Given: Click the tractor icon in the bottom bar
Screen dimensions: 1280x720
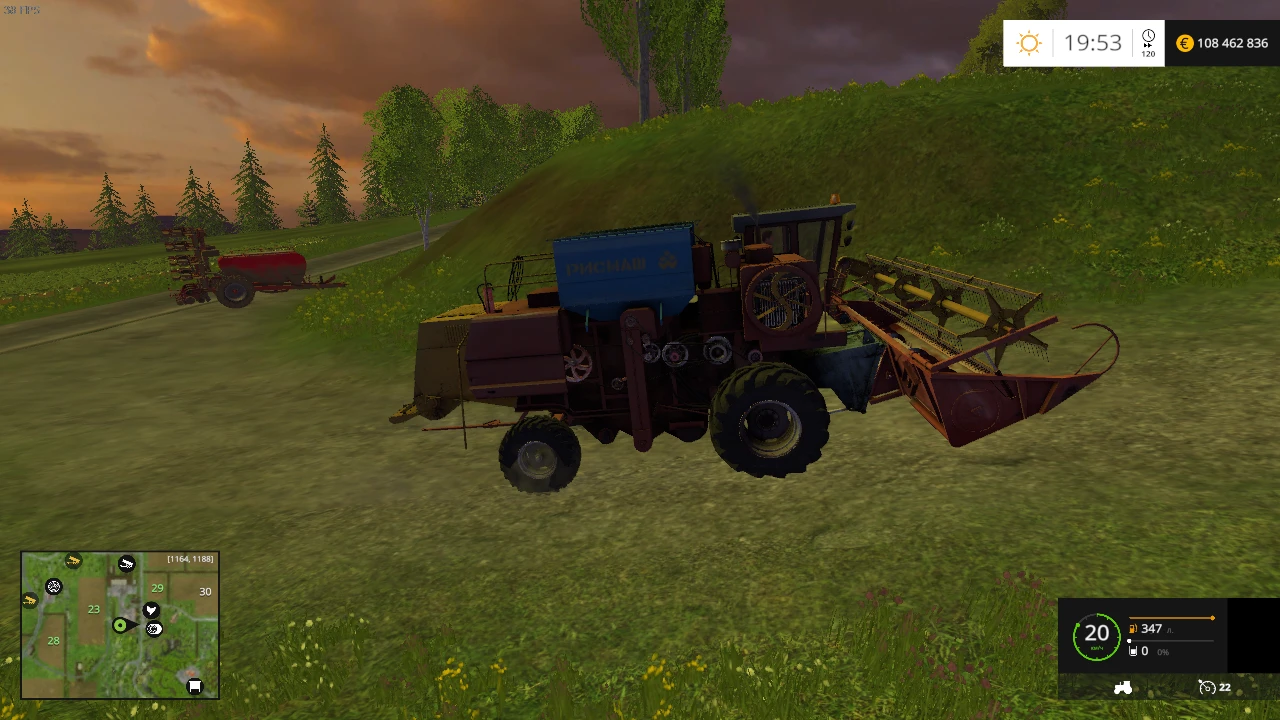Looking at the screenshot, I should pyautogui.click(x=1123, y=688).
